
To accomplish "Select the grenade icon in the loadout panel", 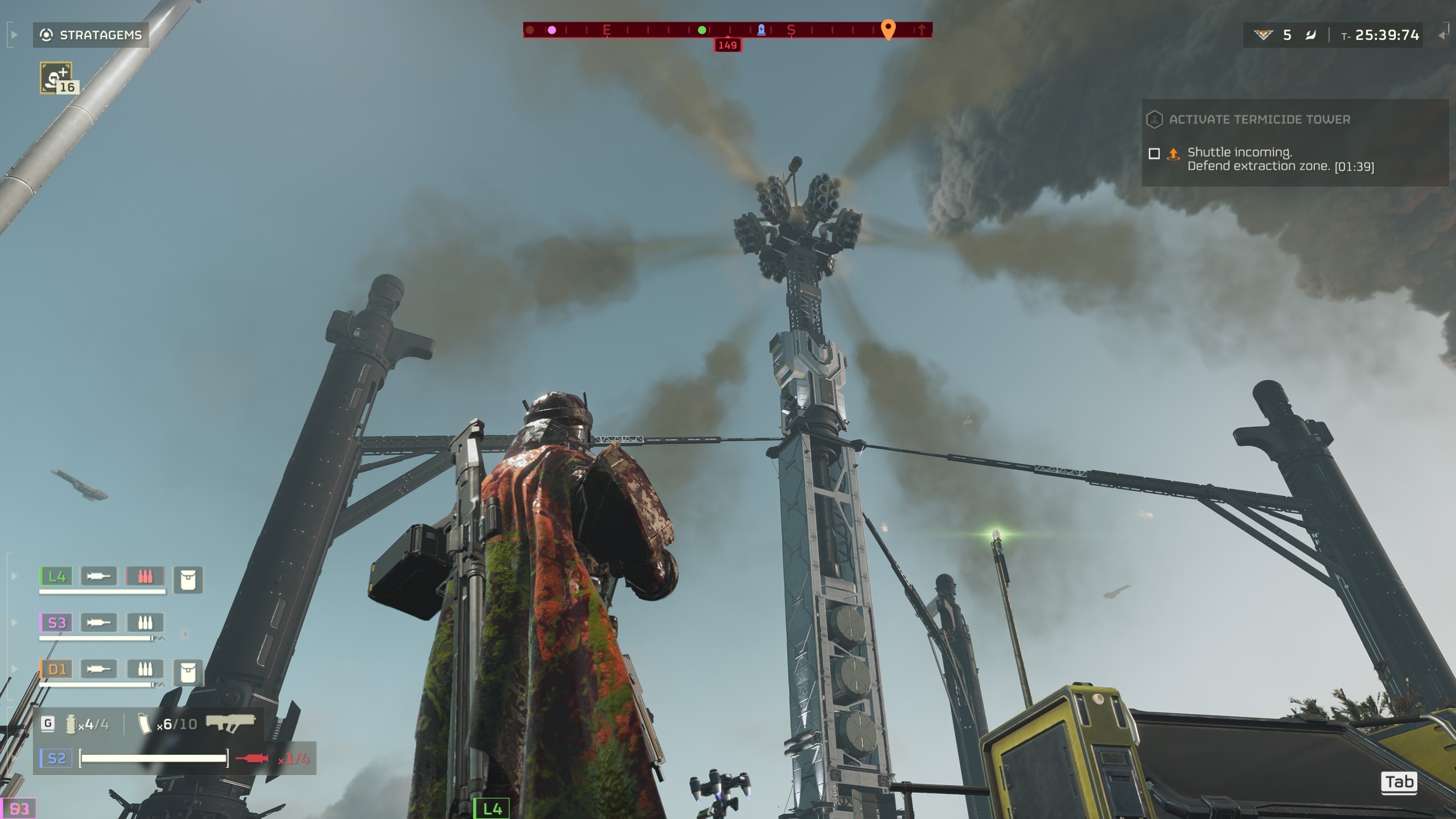I will [x=71, y=724].
